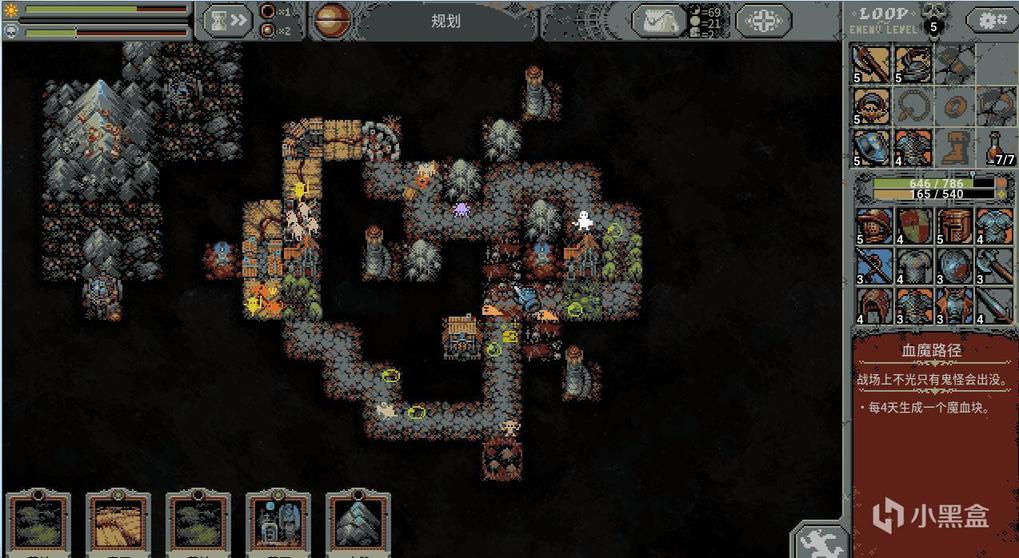Image resolution: width=1019 pixels, height=558 pixels.
Task: Click the health potion flask slot
Action: 996,148
